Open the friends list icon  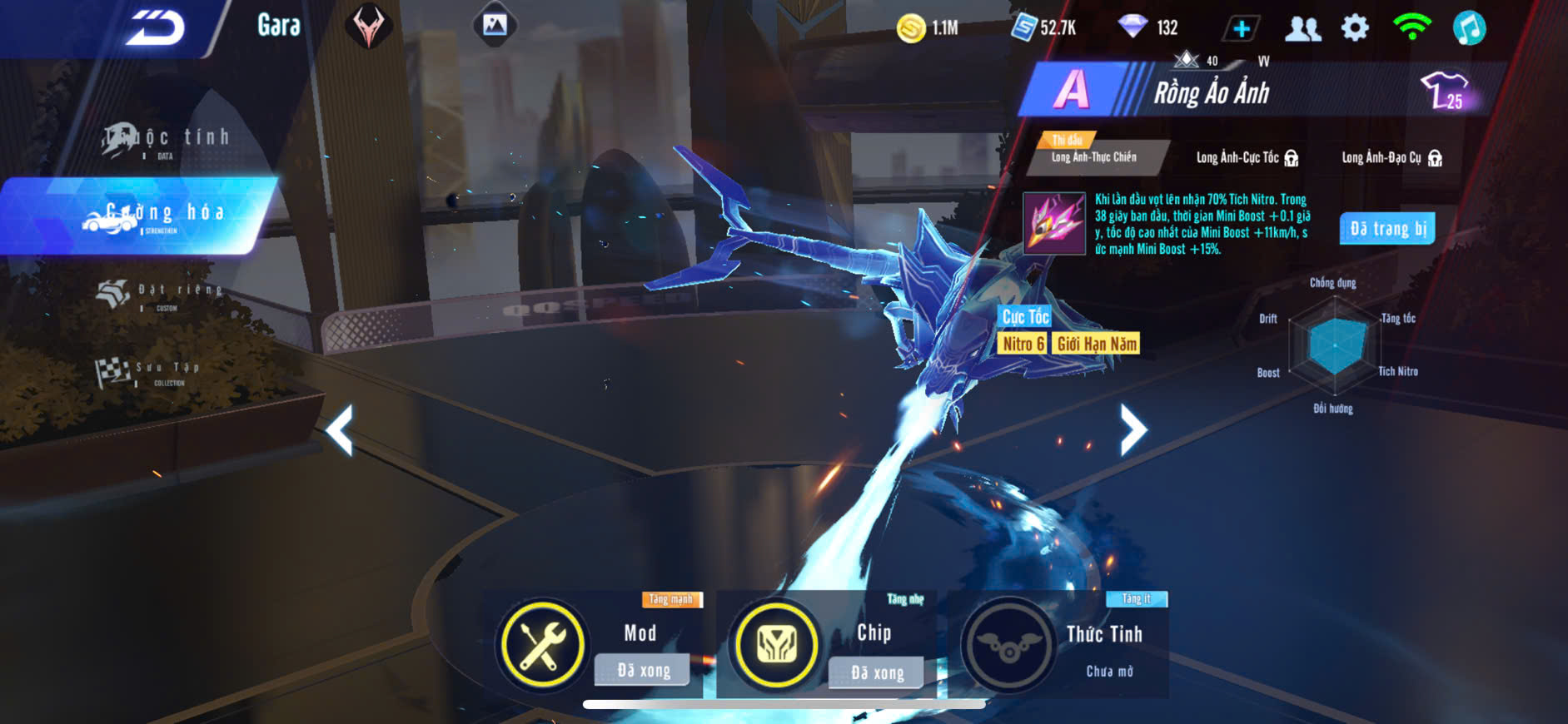1302,28
